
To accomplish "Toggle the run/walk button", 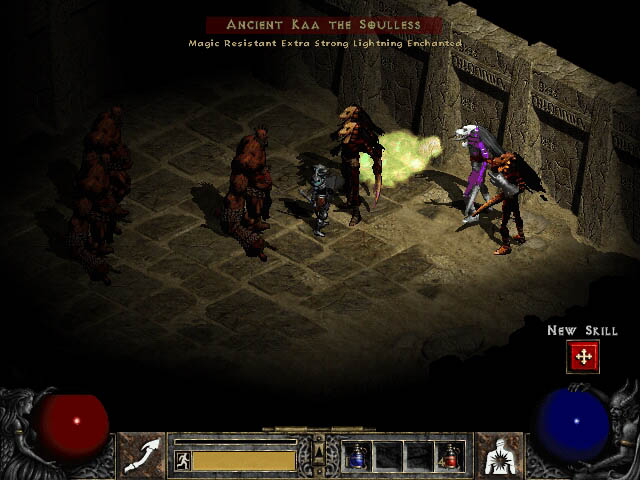I will point(183,461).
